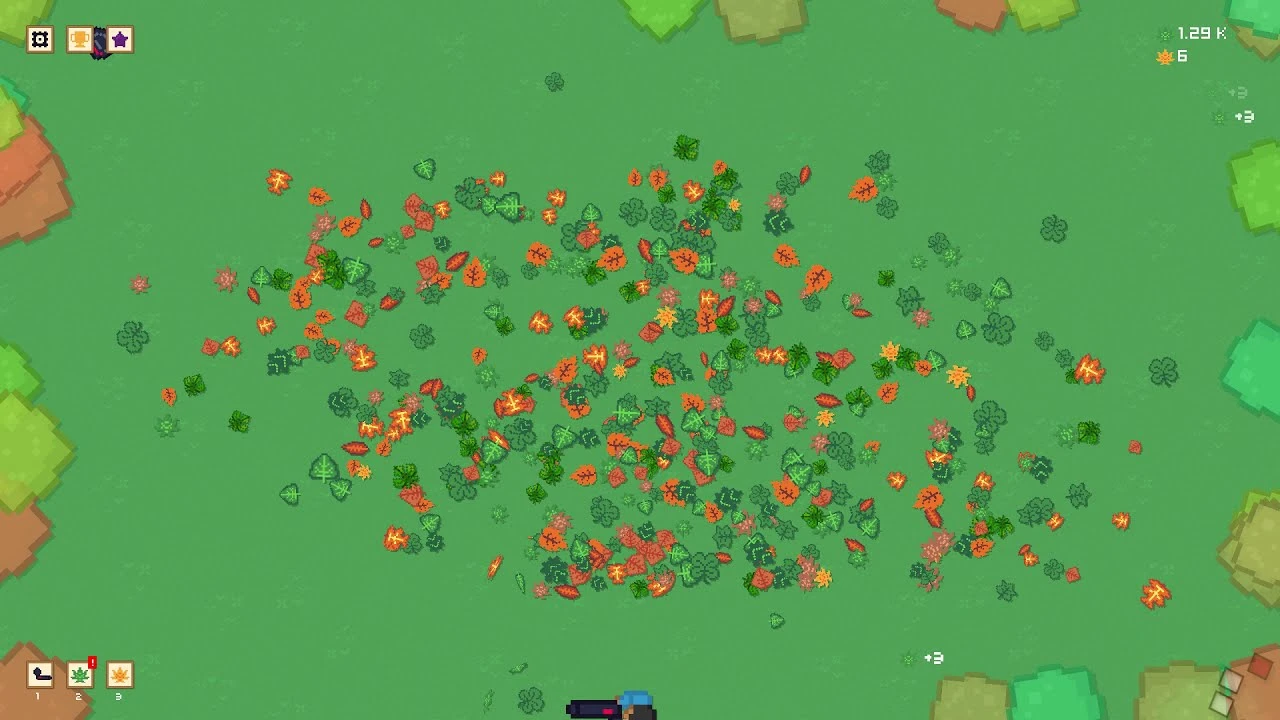Open the settings gear menu
The width and height of the screenshot is (1280, 720).
click(38, 39)
